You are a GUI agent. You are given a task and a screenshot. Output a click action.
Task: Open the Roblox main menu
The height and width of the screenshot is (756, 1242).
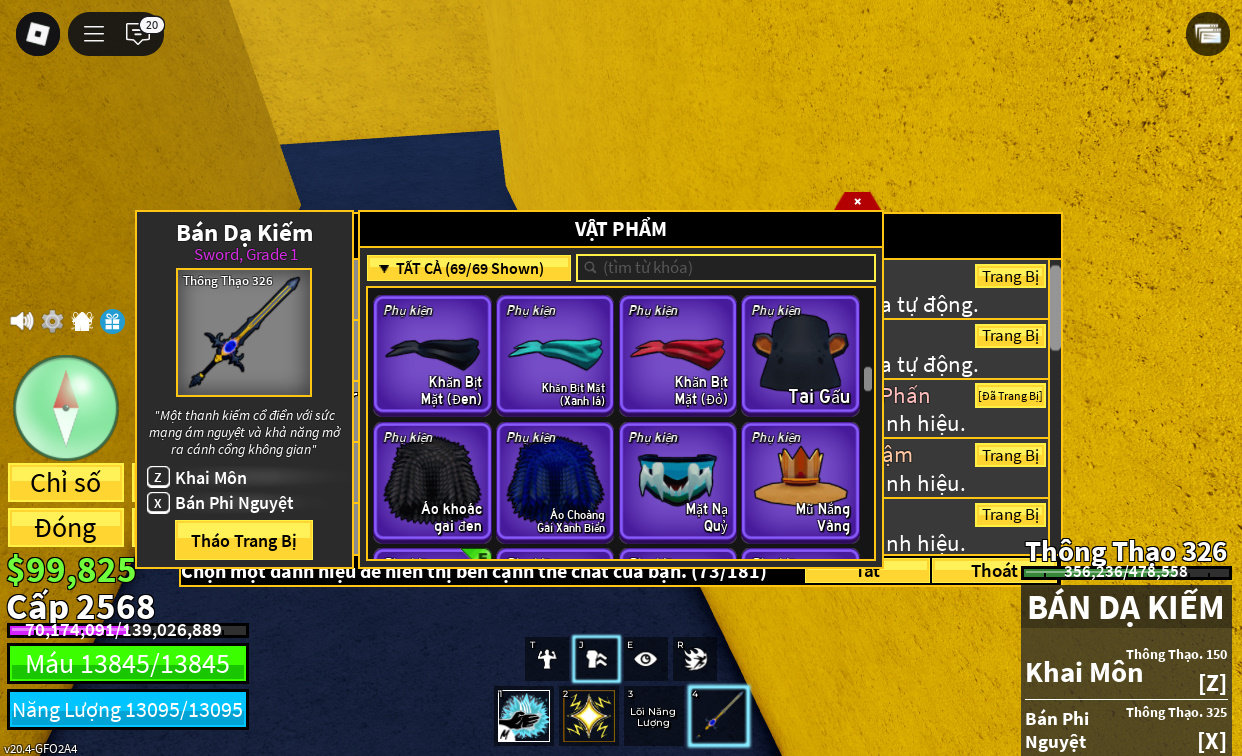coord(38,34)
